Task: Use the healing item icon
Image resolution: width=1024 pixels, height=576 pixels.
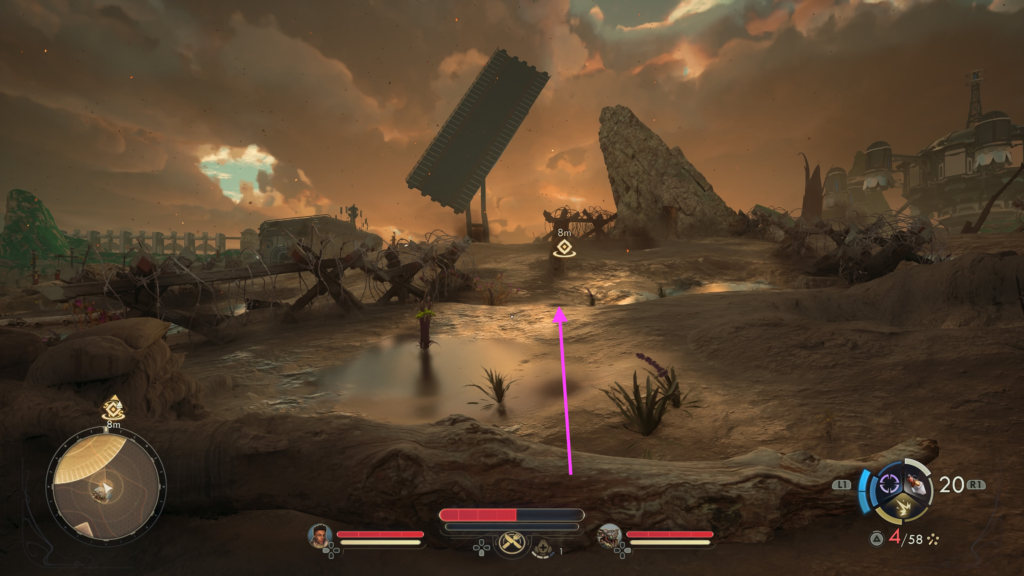Action: coord(544,547)
